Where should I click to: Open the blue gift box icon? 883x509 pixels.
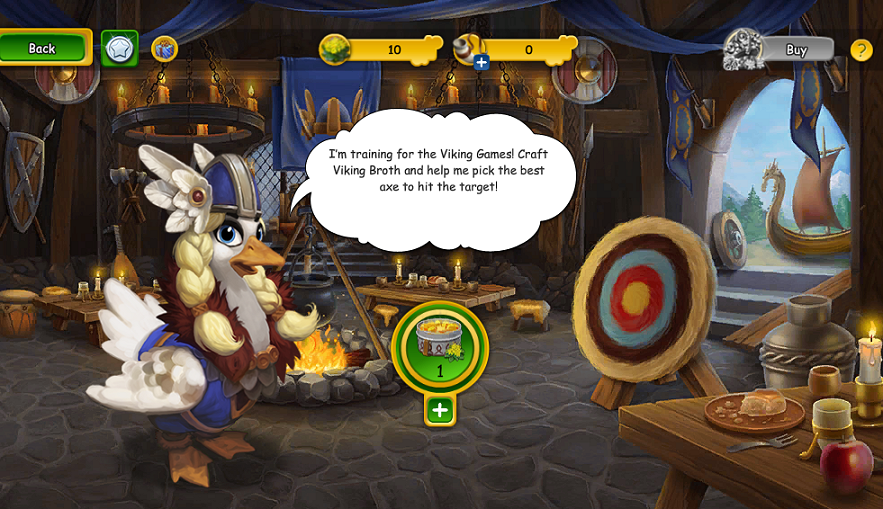[164, 48]
